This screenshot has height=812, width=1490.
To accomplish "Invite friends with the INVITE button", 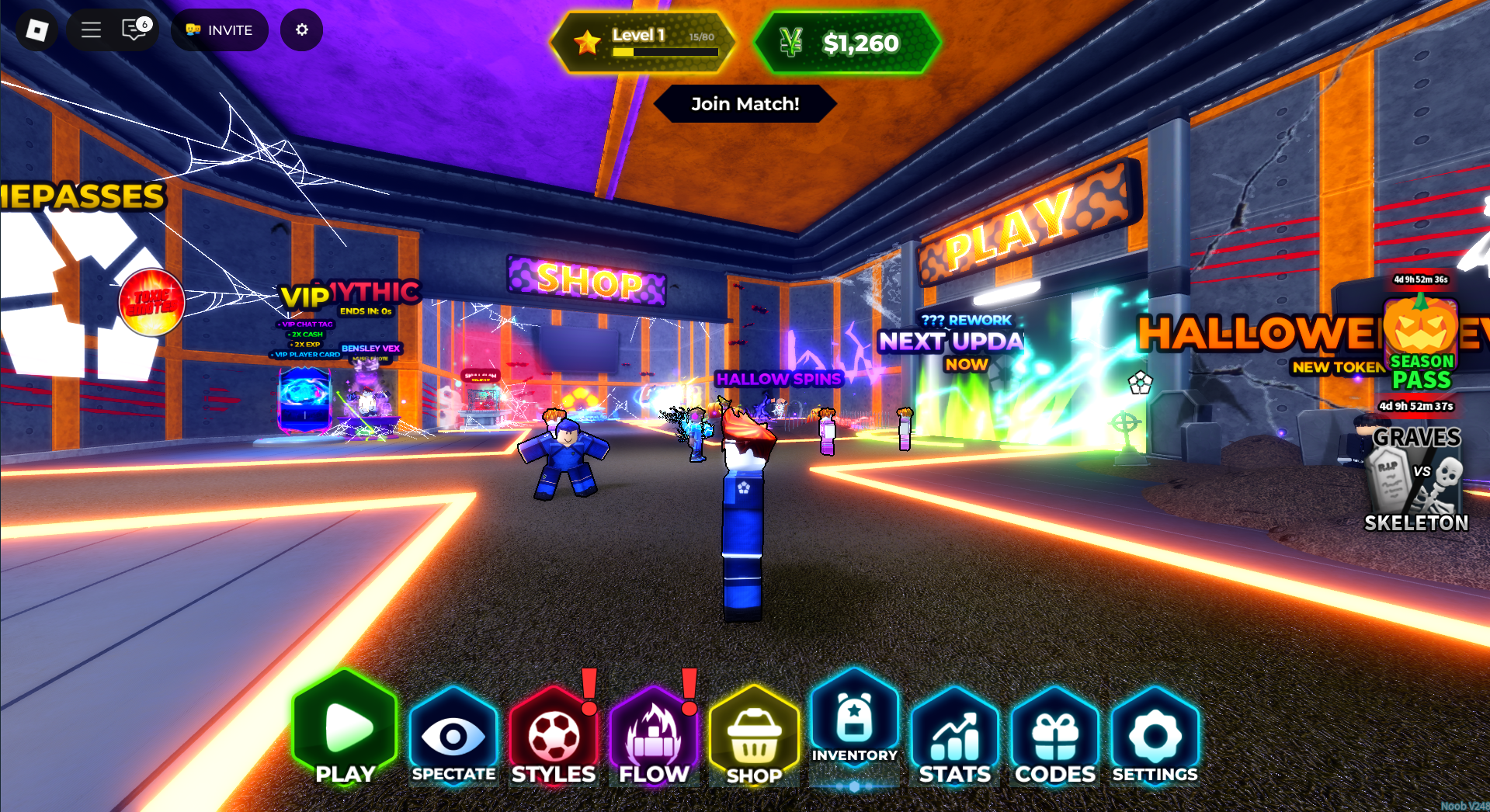I will click(x=220, y=29).
